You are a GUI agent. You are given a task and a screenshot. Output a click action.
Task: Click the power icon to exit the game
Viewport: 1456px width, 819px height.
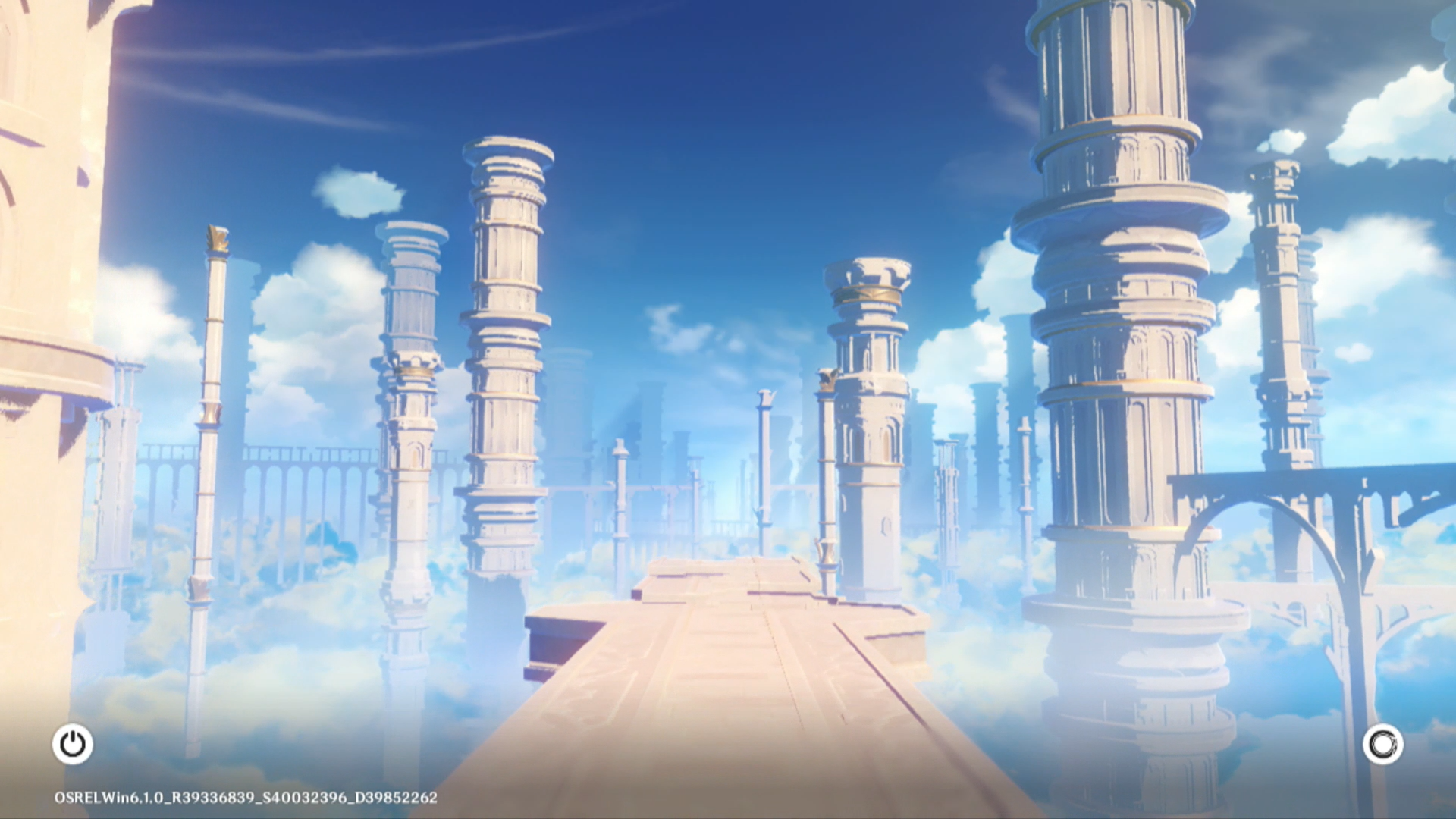click(x=73, y=744)
